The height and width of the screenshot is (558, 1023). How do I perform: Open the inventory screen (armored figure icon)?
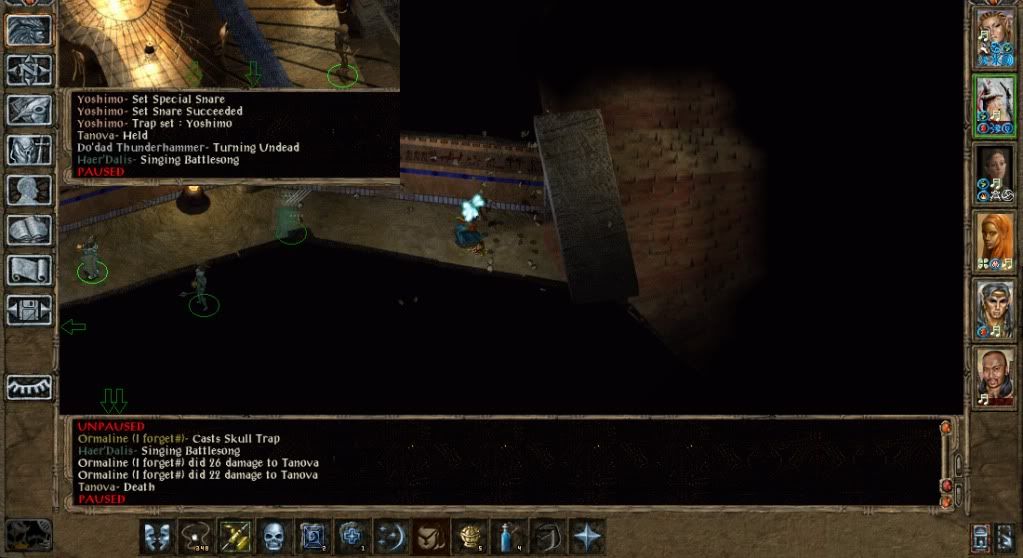coord(29,149)
